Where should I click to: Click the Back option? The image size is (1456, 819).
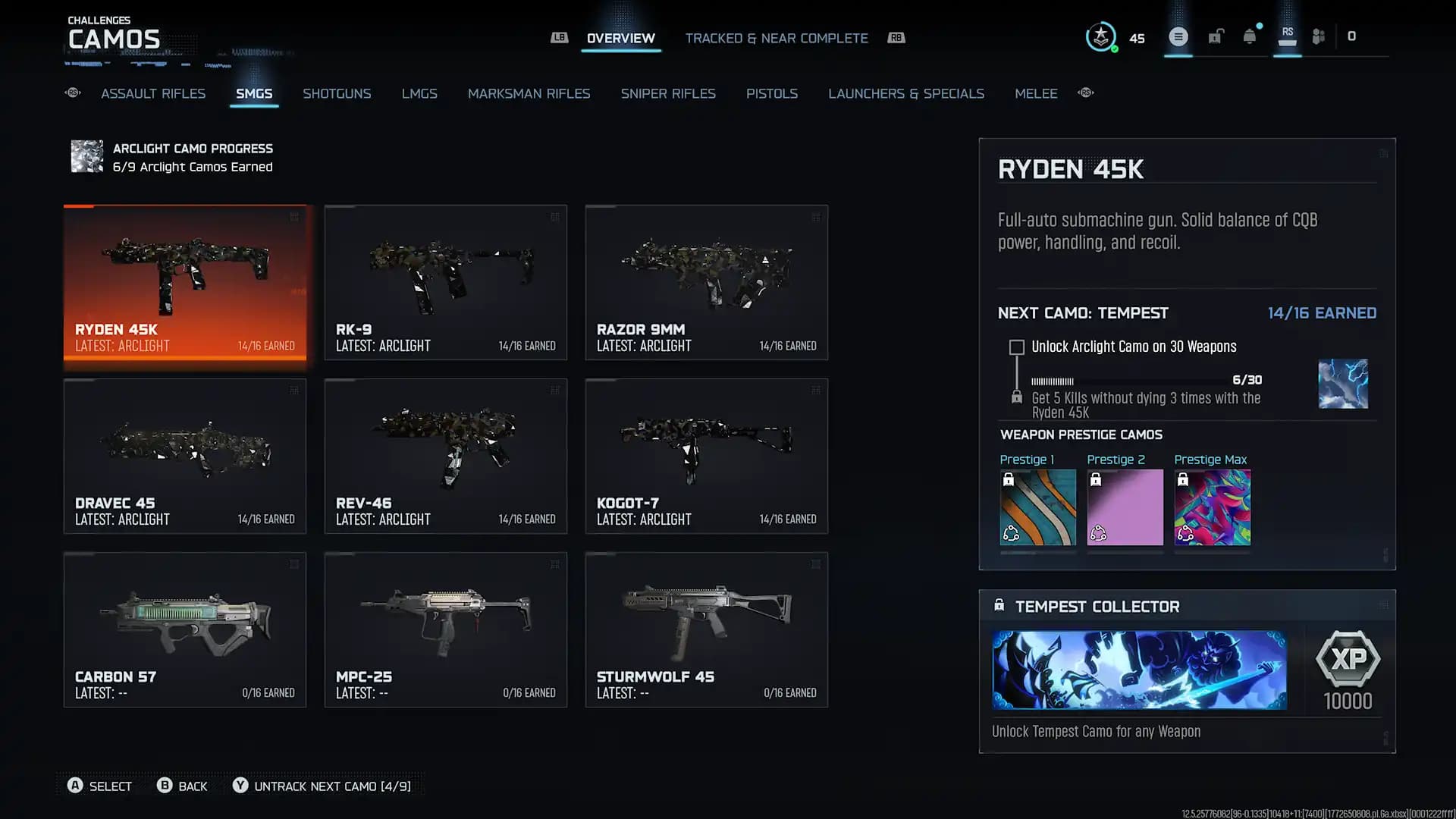point(182,786)
